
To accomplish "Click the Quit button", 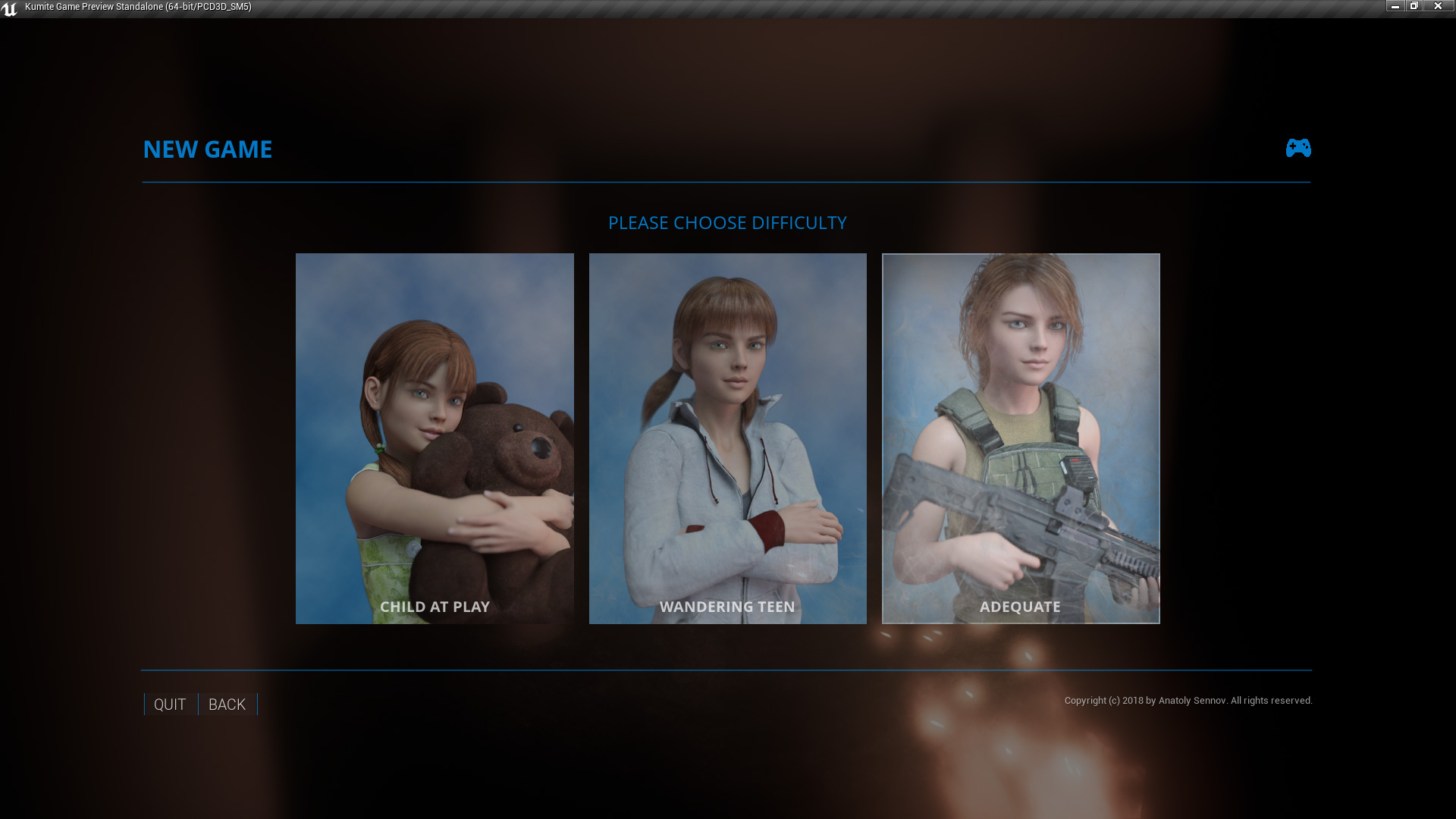I will (x=170, y=704).
